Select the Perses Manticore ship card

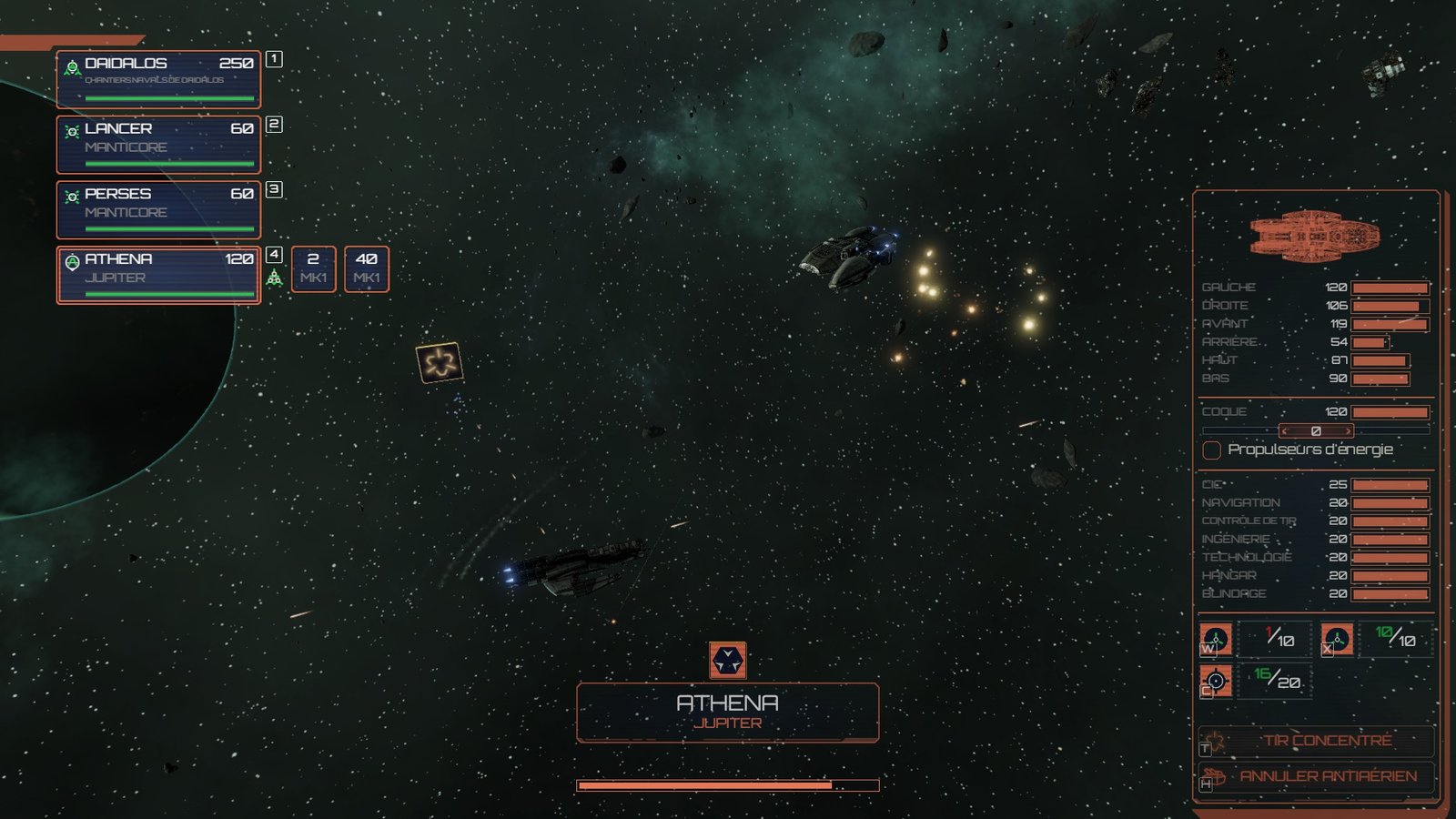pos(158,209)
